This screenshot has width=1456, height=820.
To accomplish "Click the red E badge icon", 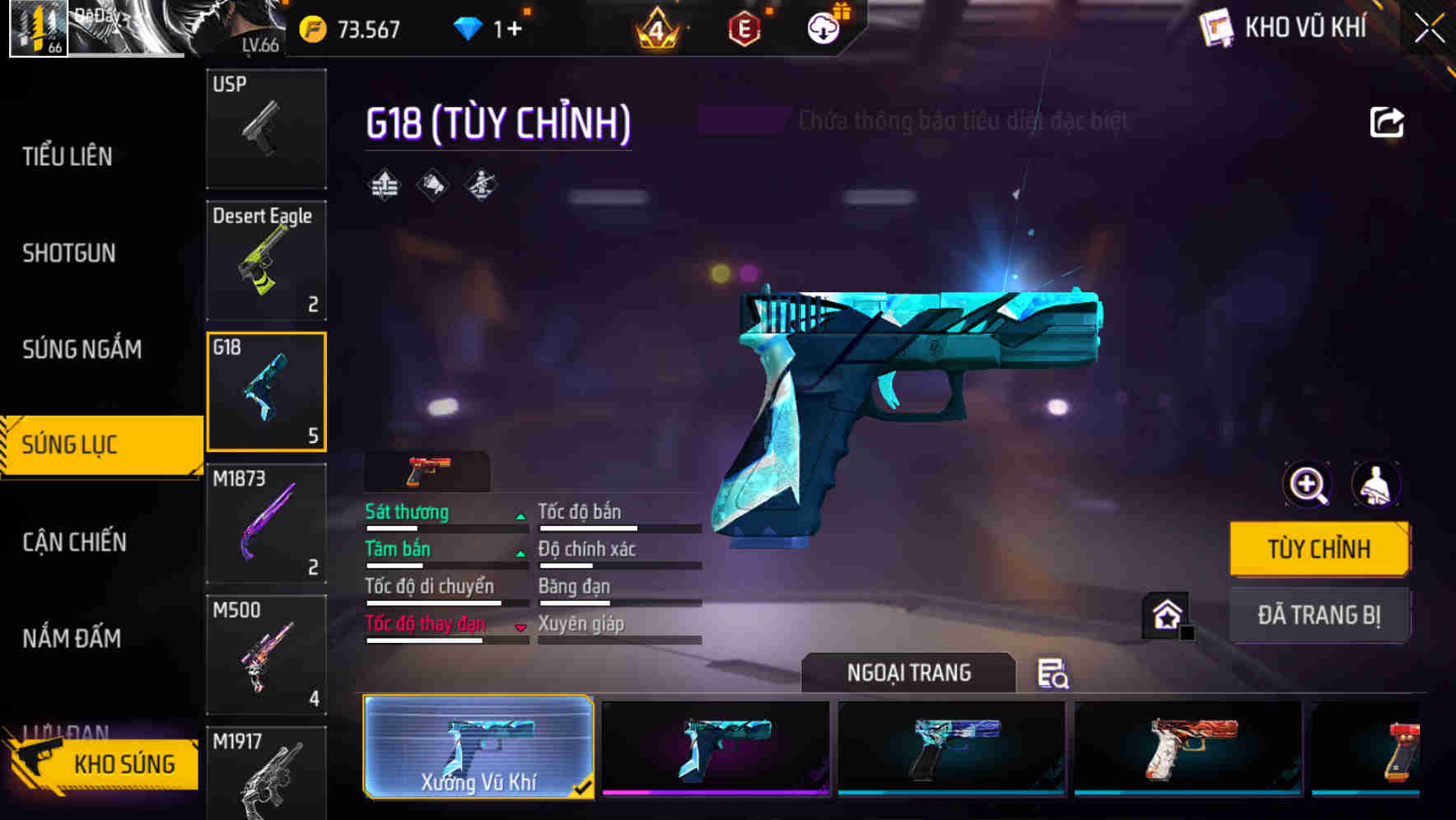I will coord(744,27).
